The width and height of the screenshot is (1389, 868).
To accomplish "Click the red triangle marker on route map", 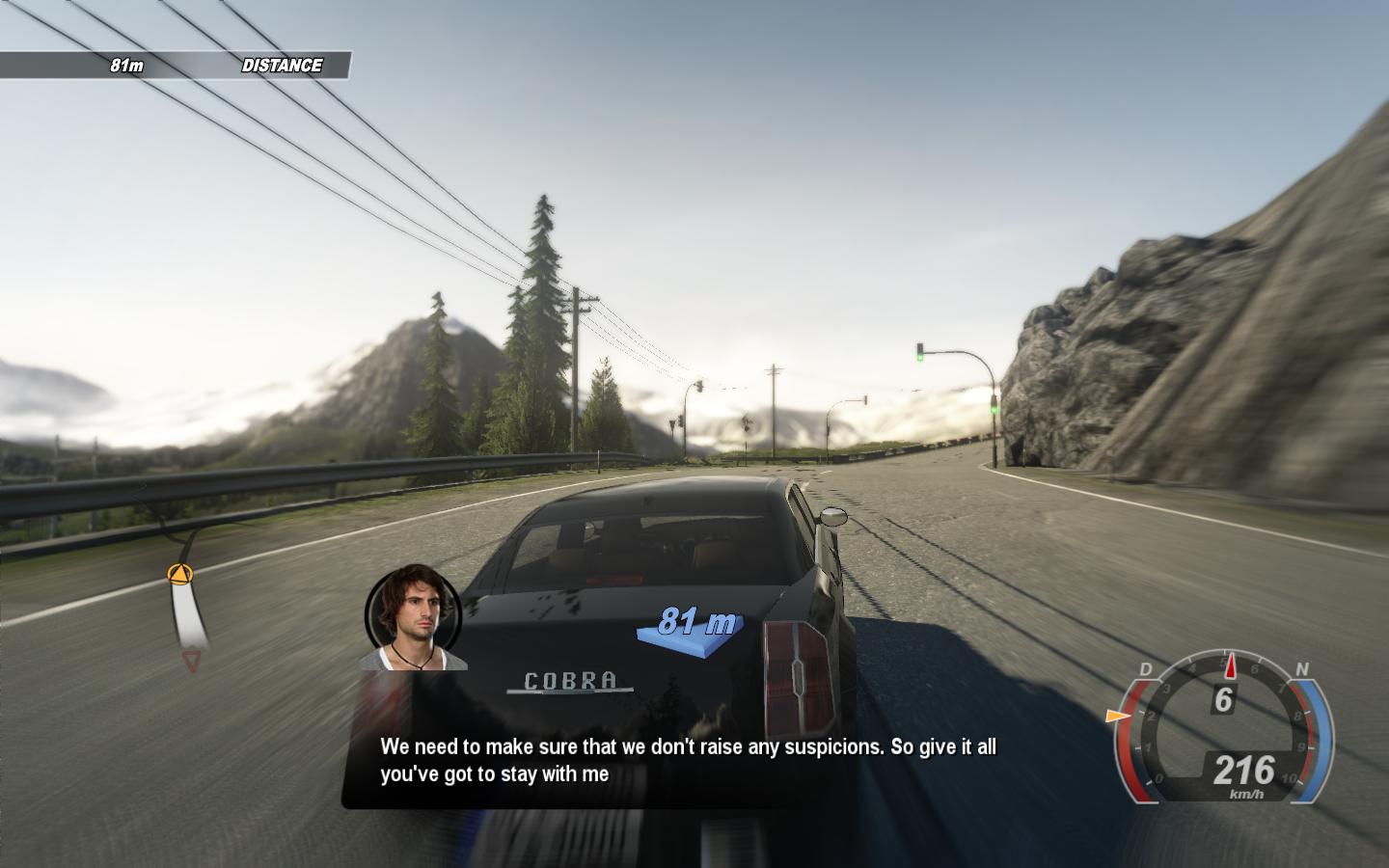I will (191, 661).
